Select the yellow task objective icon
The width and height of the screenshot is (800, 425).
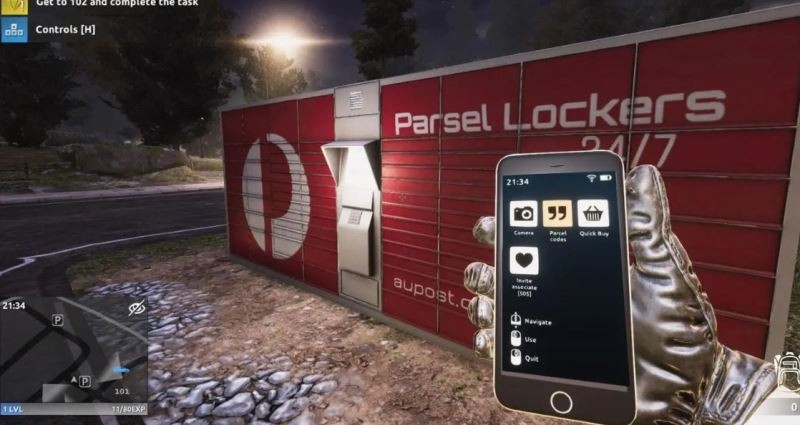point(15,5)
